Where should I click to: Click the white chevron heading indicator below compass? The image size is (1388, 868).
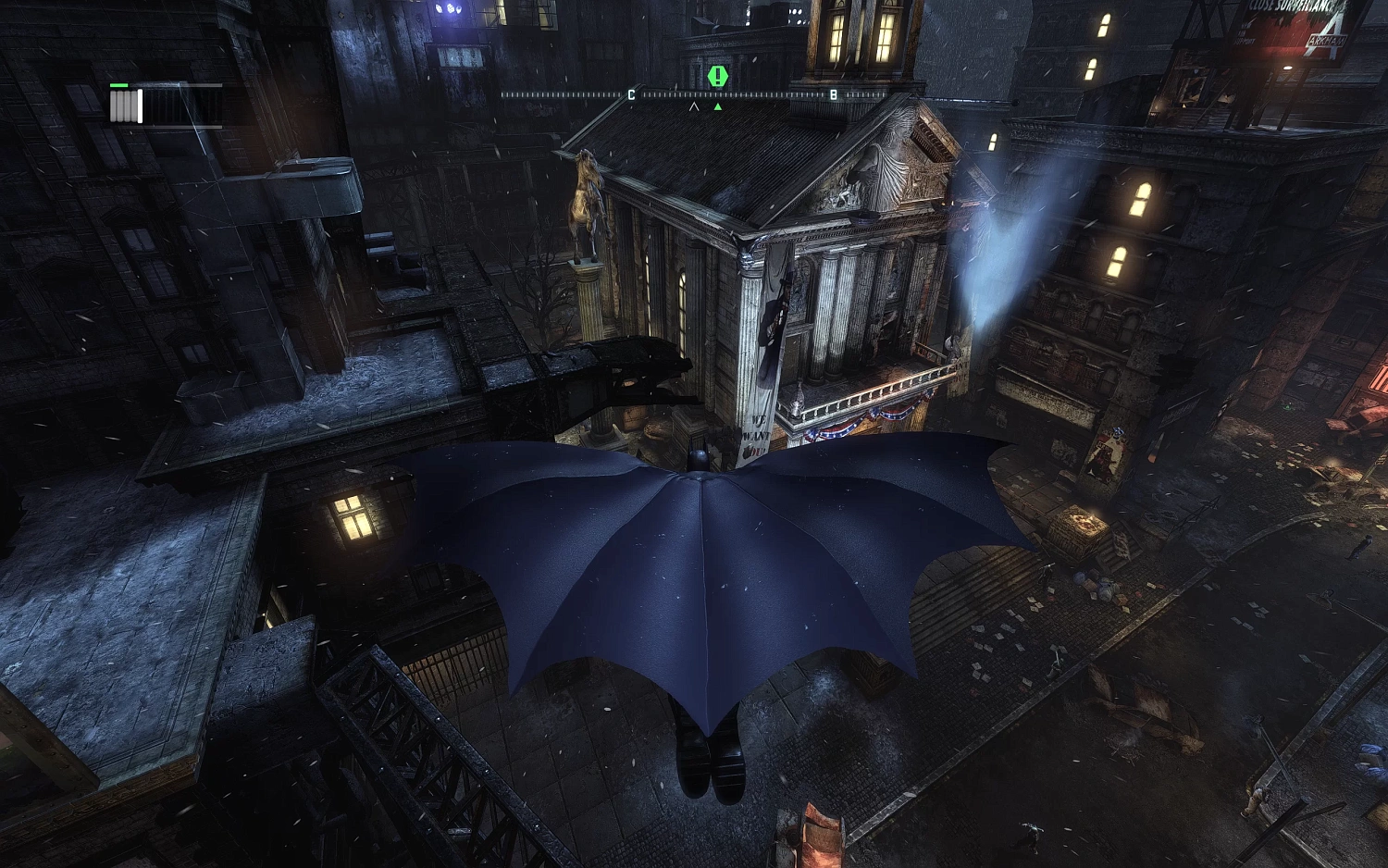pyautogui.click(x=694, y=105)
